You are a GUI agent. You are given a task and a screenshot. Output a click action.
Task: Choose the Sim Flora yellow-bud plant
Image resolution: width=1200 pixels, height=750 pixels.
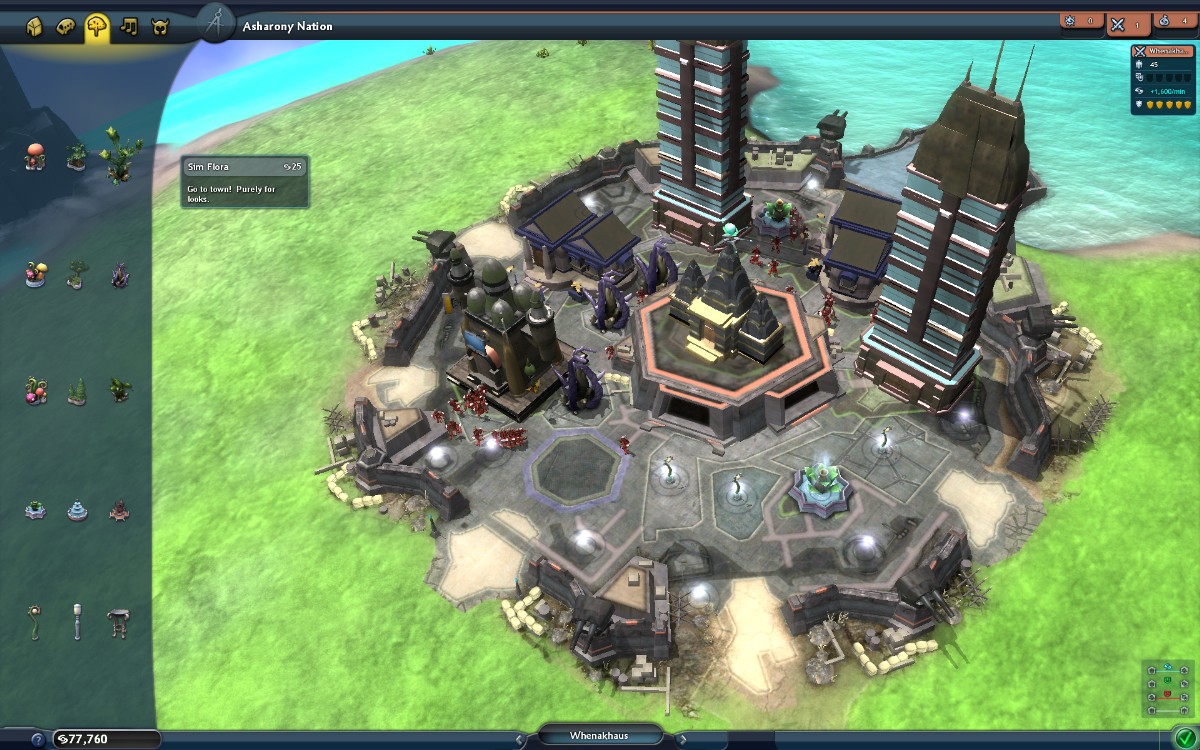pyautogui.click(x=118, y=152)
